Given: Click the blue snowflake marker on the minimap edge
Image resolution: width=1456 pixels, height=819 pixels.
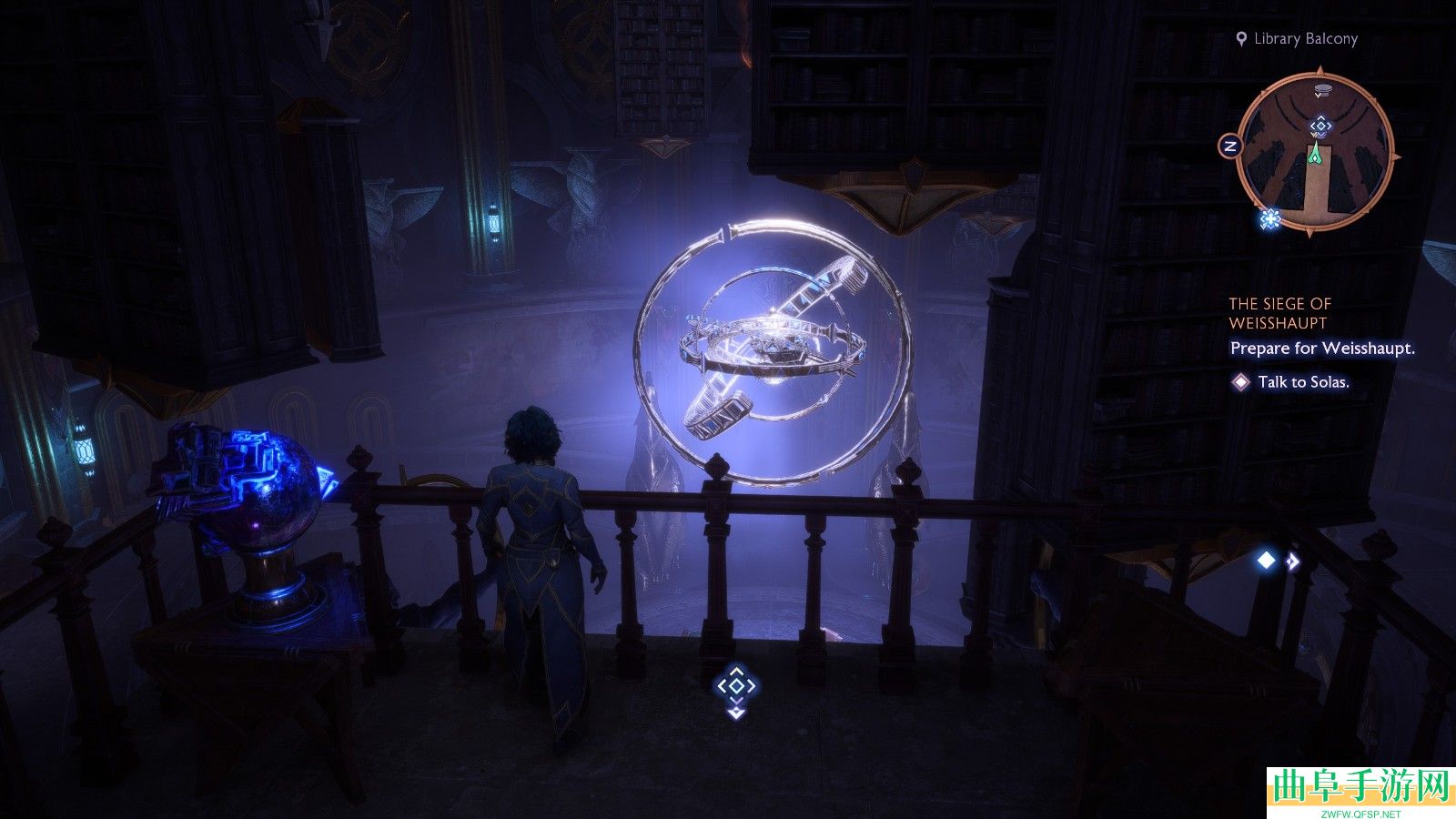Looking at the screenshot, I should tap(1269, 218).
